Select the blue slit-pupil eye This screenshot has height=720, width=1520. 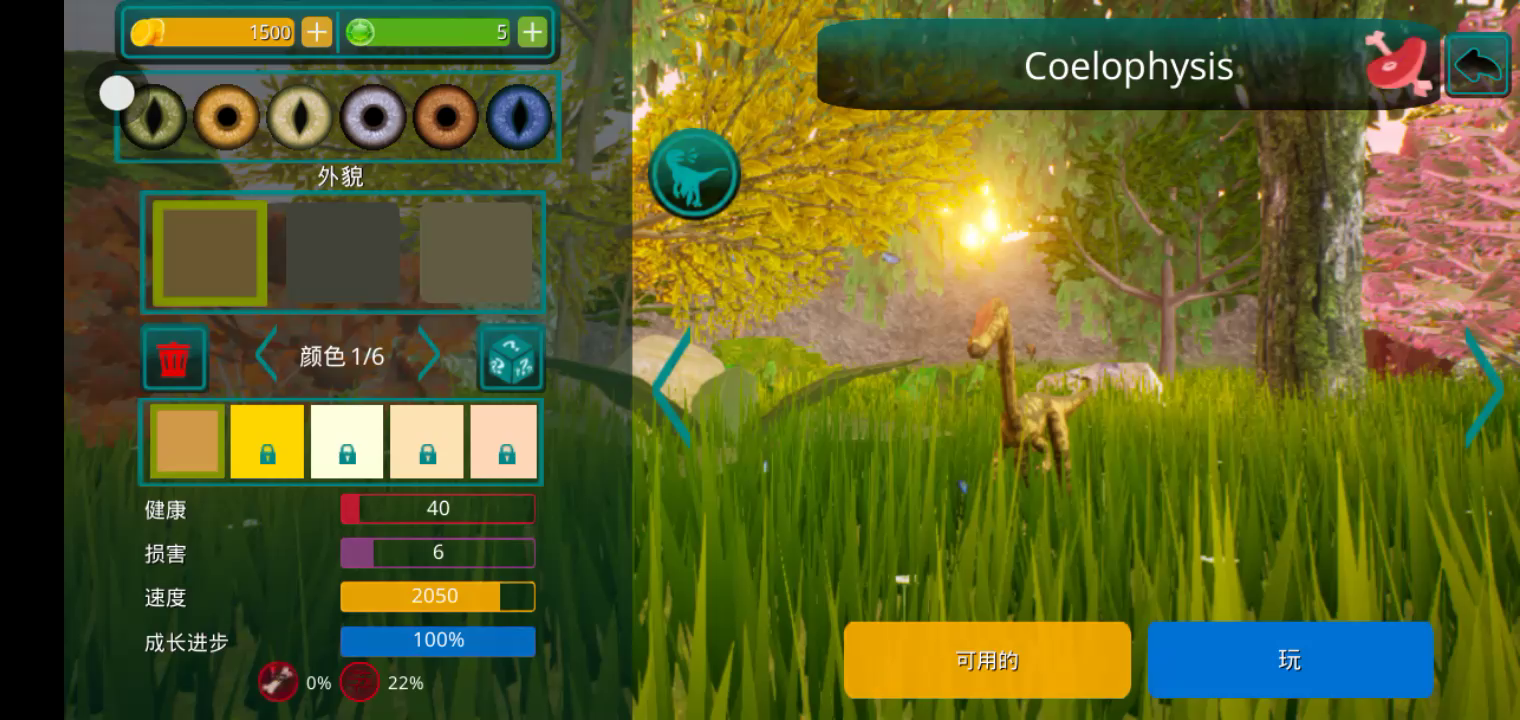coord(519,117)
